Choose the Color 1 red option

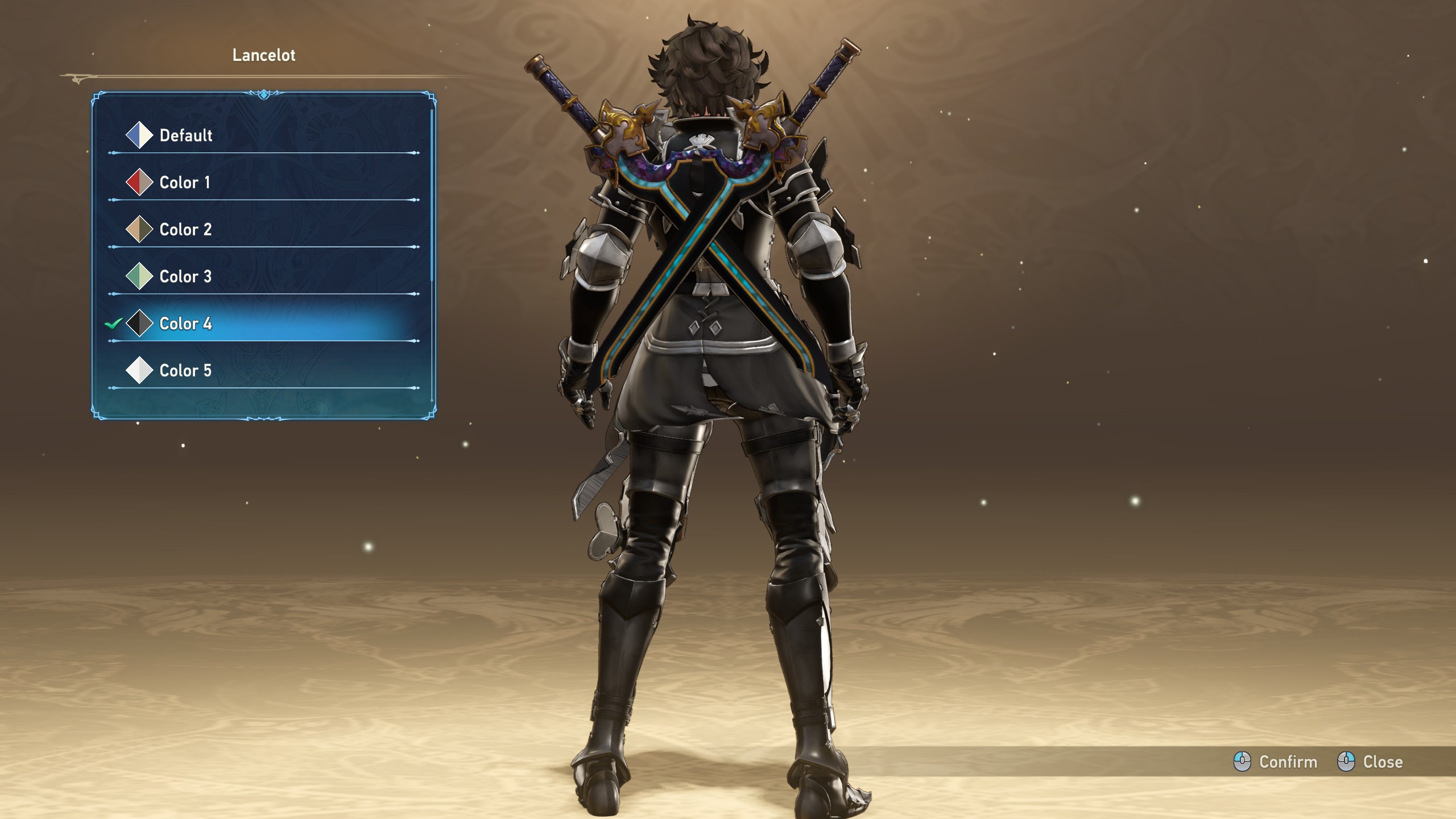pos(184,183)
